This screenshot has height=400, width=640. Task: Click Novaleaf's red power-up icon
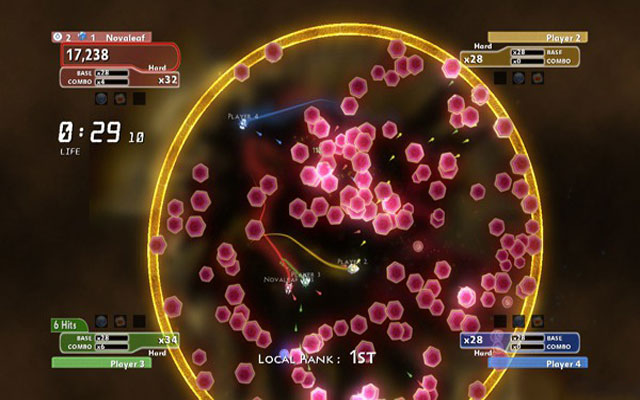(x=120, y=98)
